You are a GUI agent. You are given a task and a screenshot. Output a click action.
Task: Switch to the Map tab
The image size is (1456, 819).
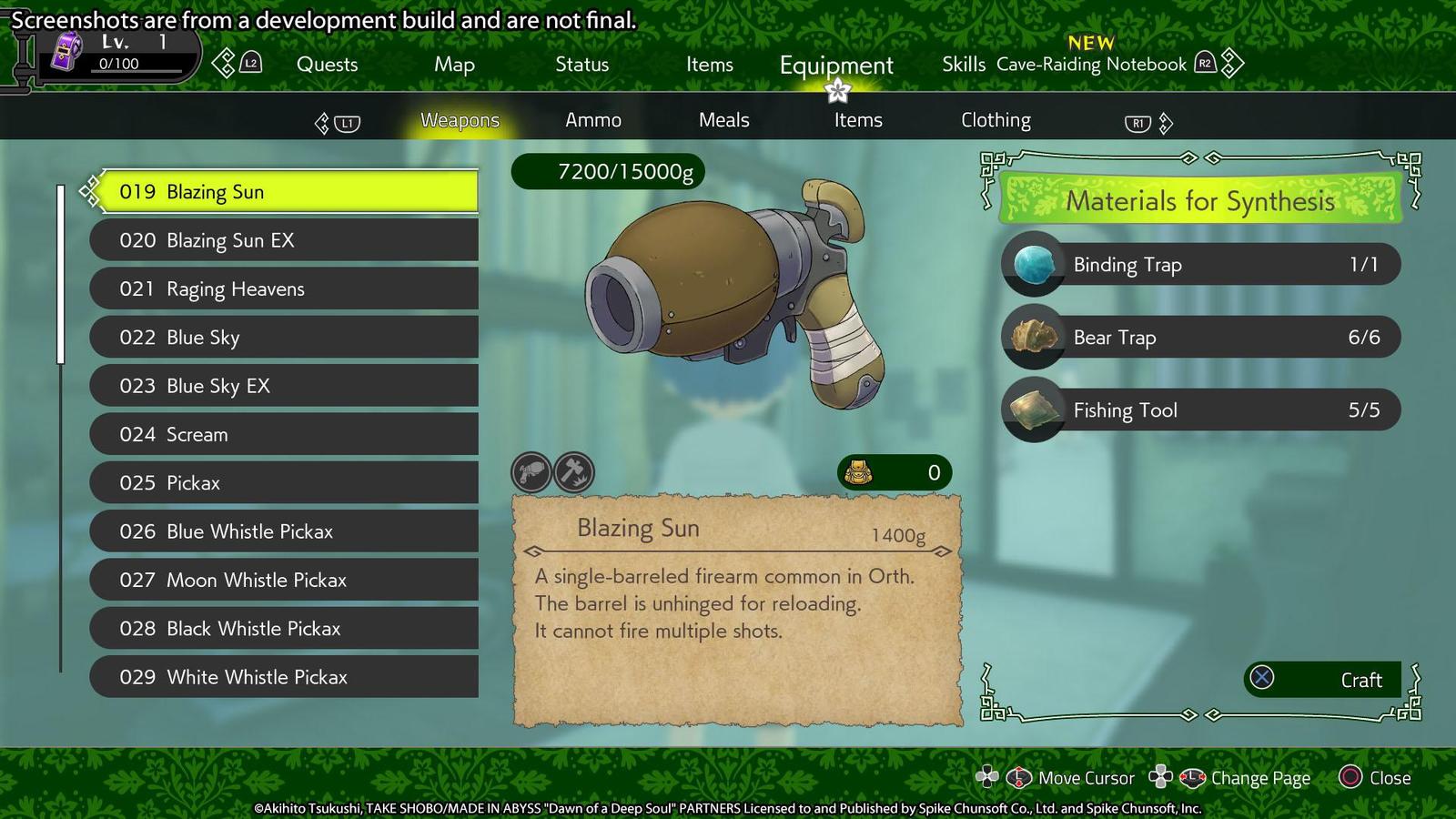click(x=454, y=65)
